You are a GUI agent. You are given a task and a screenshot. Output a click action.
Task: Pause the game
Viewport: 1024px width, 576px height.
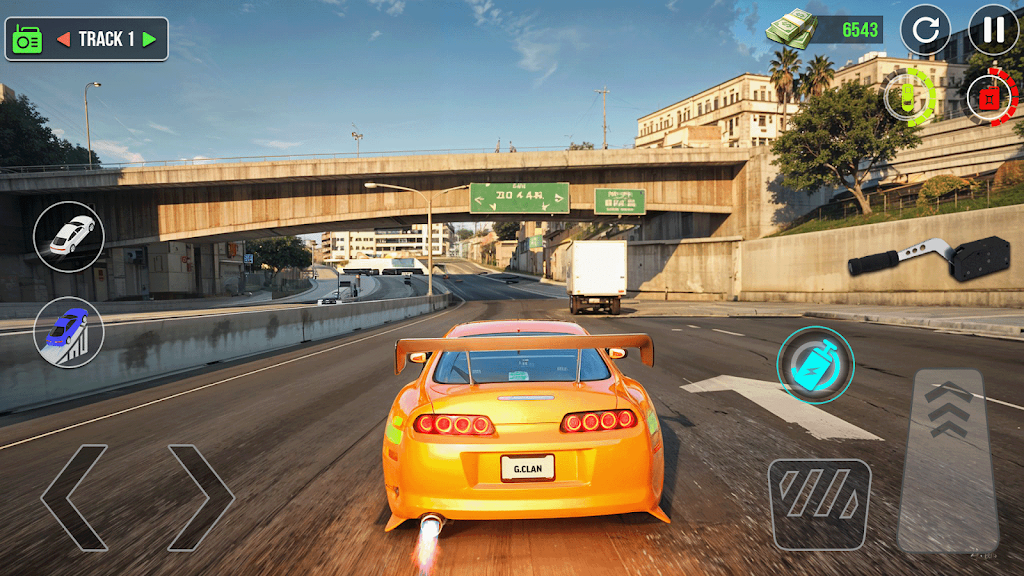pyautogui.click(x=993, y=30)
